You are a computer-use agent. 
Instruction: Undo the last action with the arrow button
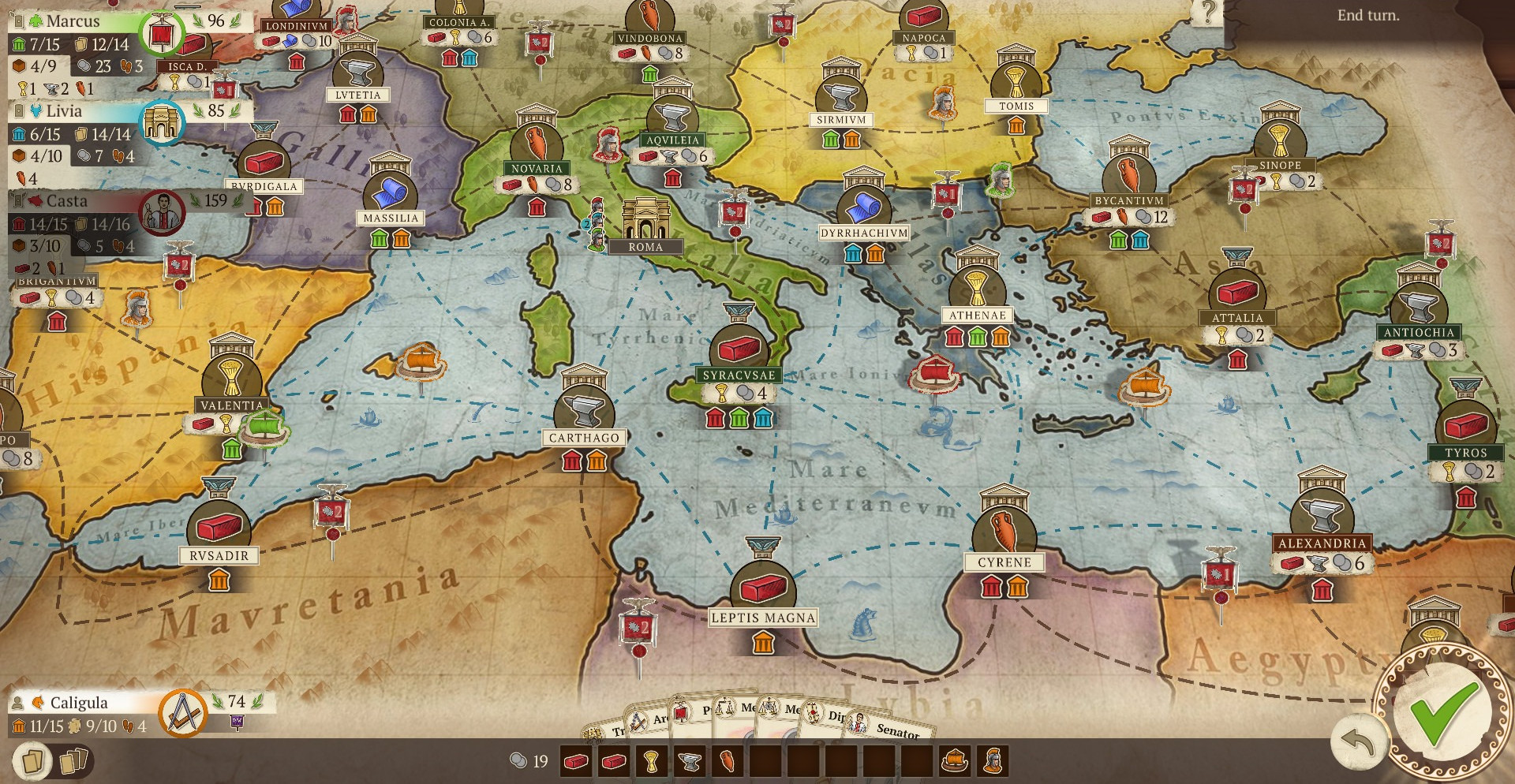point(1357,743)
